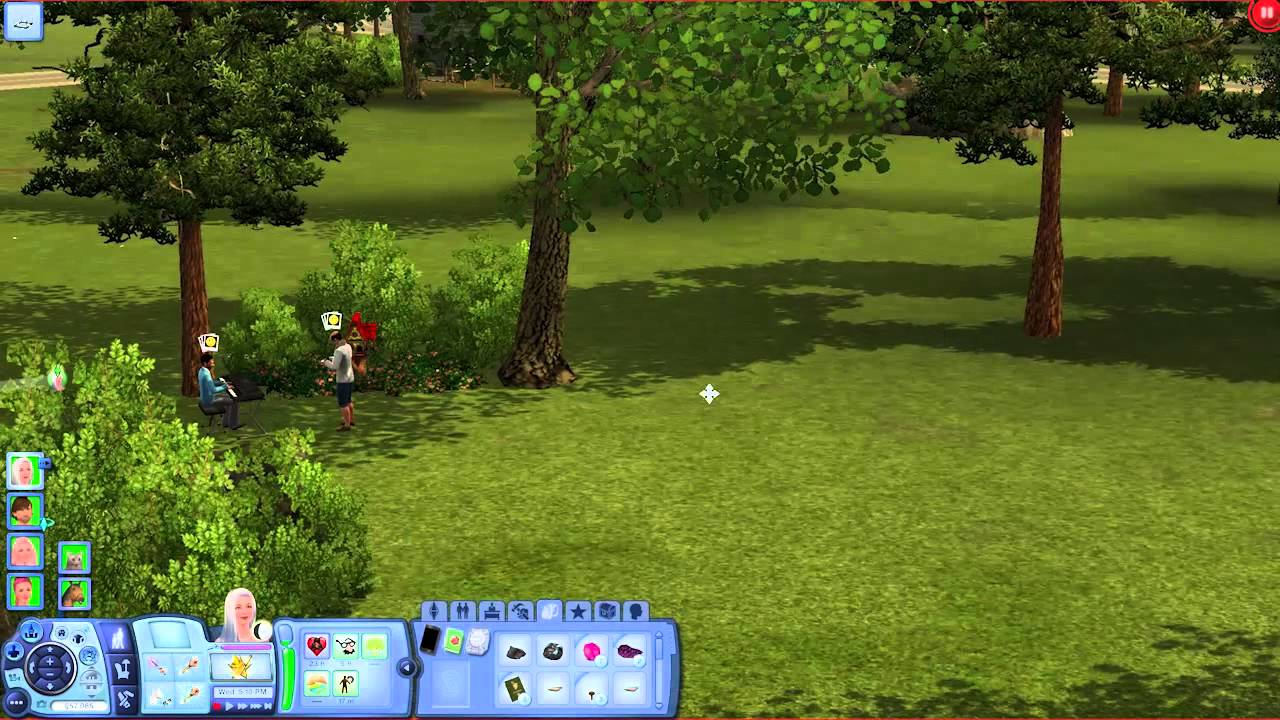Click the camera screenshot icon near the funds display

pos(42,703)
